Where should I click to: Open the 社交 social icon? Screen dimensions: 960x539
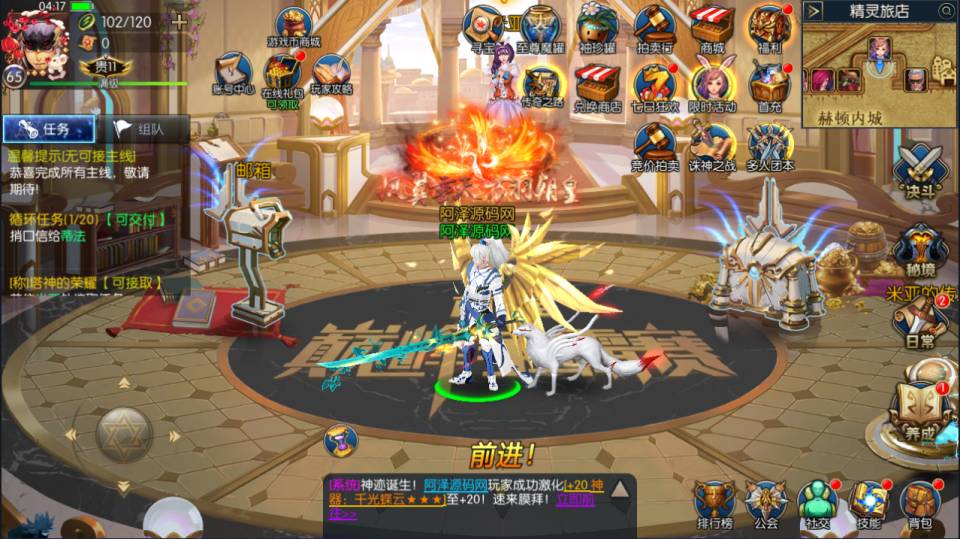coord(818,503)
